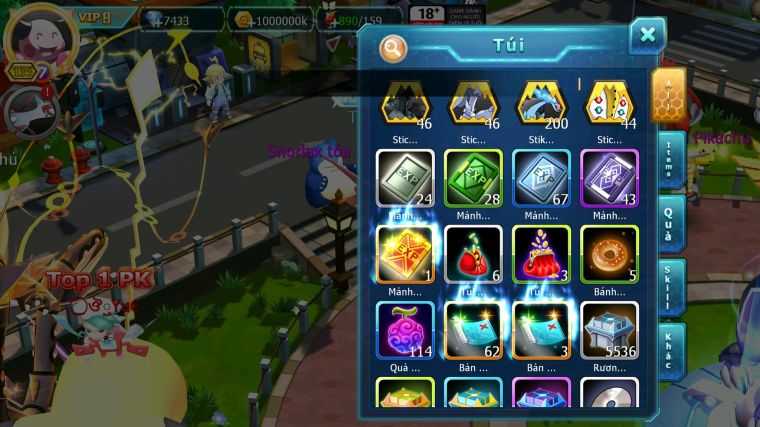Select the green EXP shard slot
The height and width of the screenshot is (427, 760).
(x=473, y=178)
